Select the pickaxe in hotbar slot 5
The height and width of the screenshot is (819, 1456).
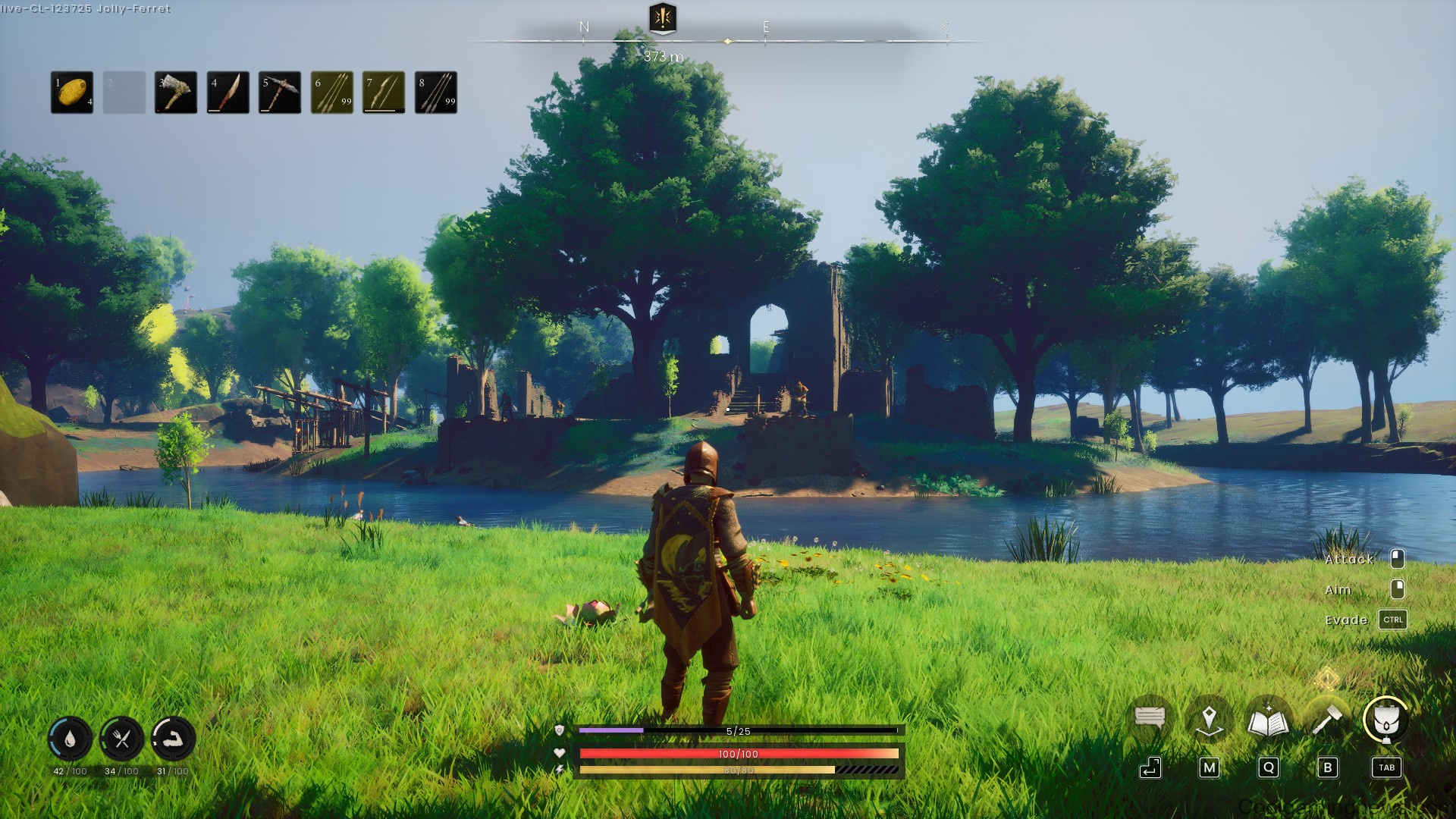tap(278, 94)
